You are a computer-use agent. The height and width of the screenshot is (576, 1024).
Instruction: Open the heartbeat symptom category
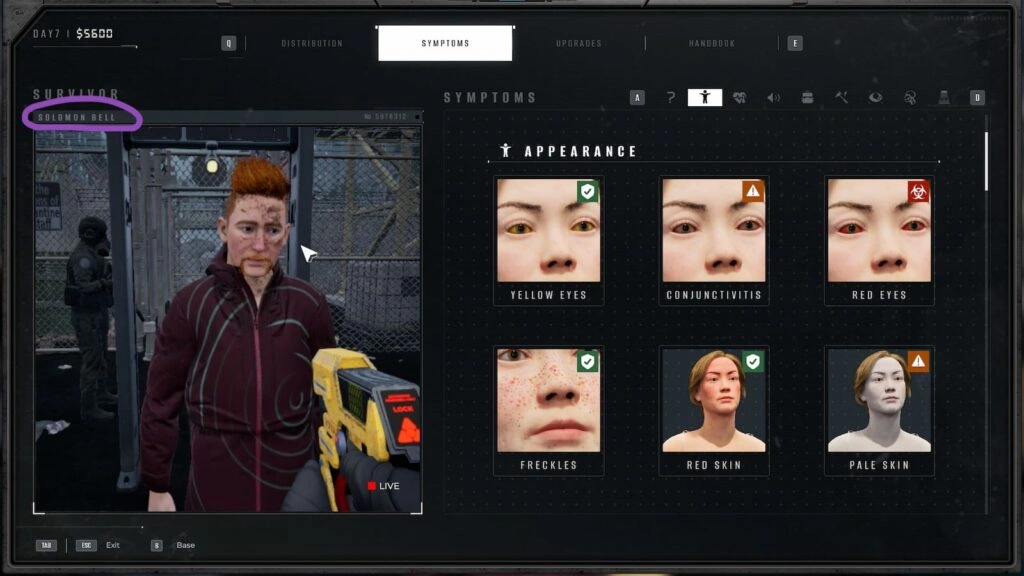[739, 97]
